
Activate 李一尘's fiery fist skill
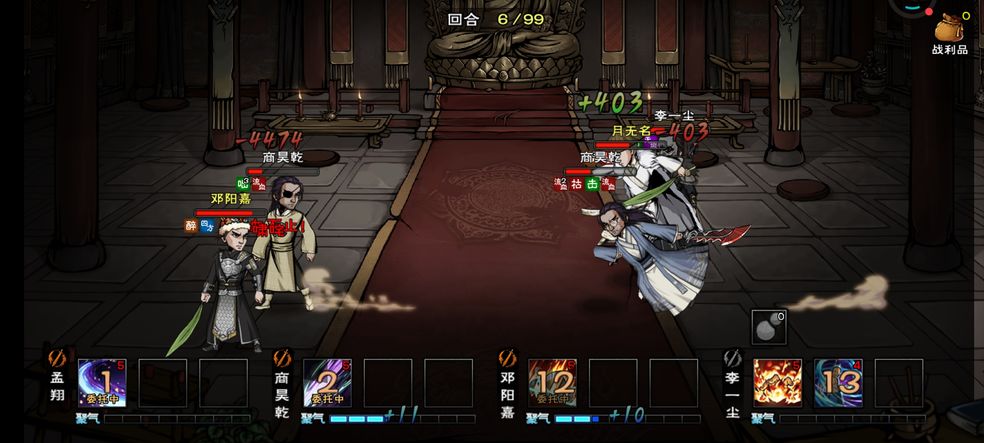click(x=777, y=383)
